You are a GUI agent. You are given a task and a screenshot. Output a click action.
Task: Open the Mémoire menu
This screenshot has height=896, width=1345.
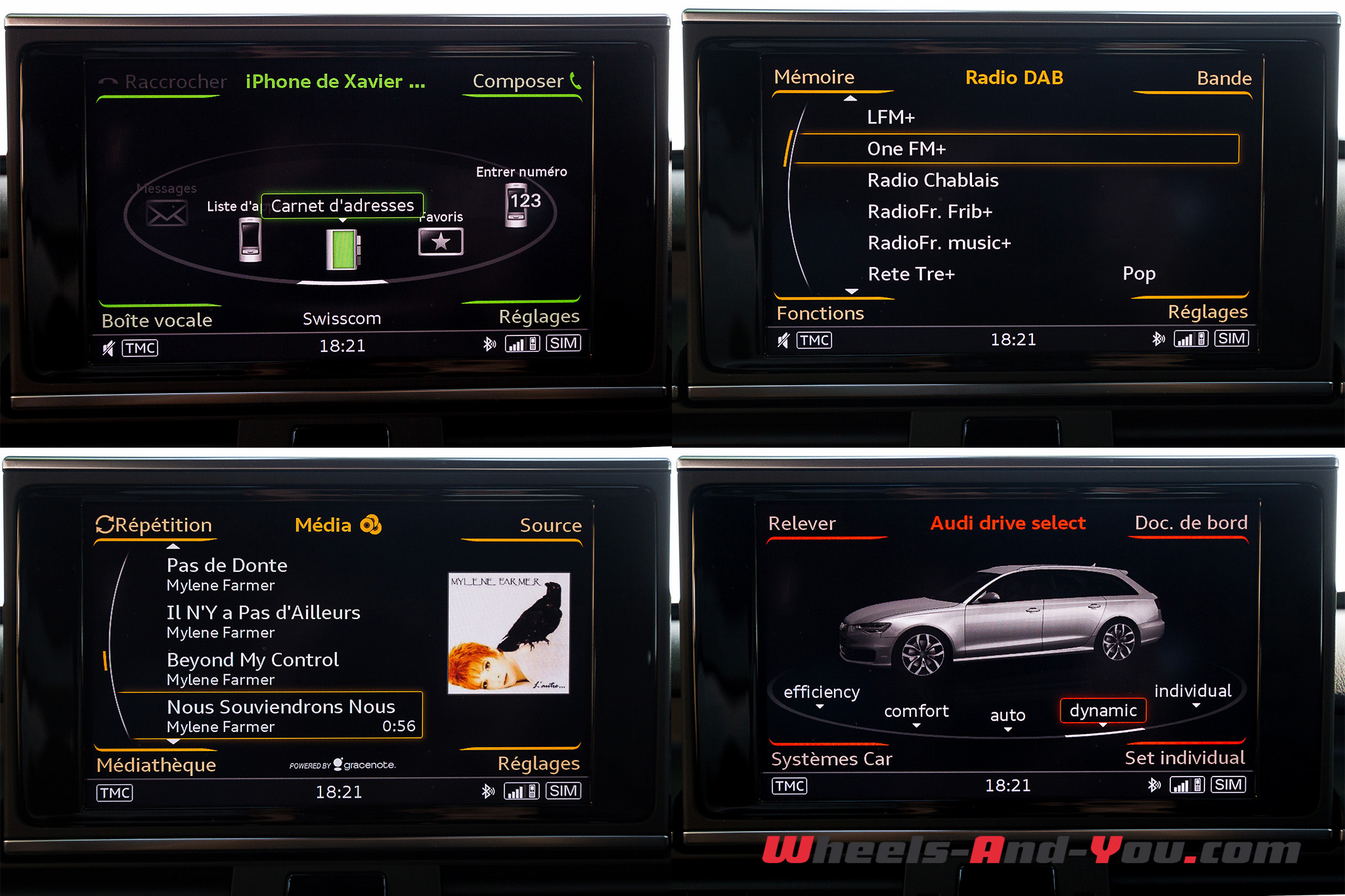tap(814, 77)
